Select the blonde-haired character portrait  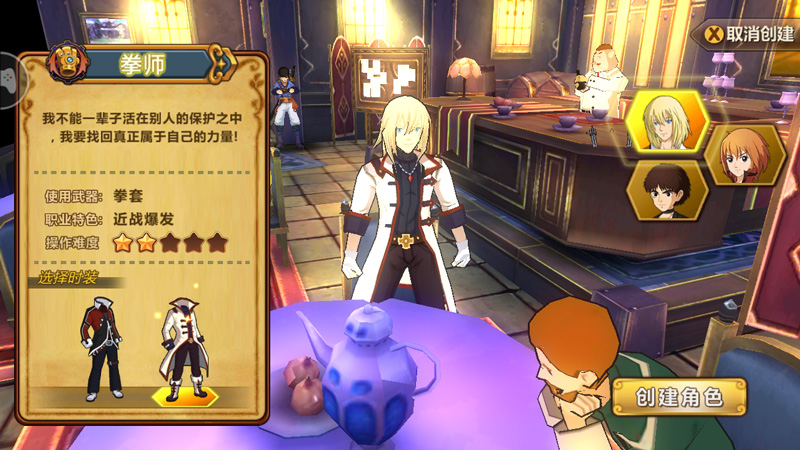[x=667, y=122]
